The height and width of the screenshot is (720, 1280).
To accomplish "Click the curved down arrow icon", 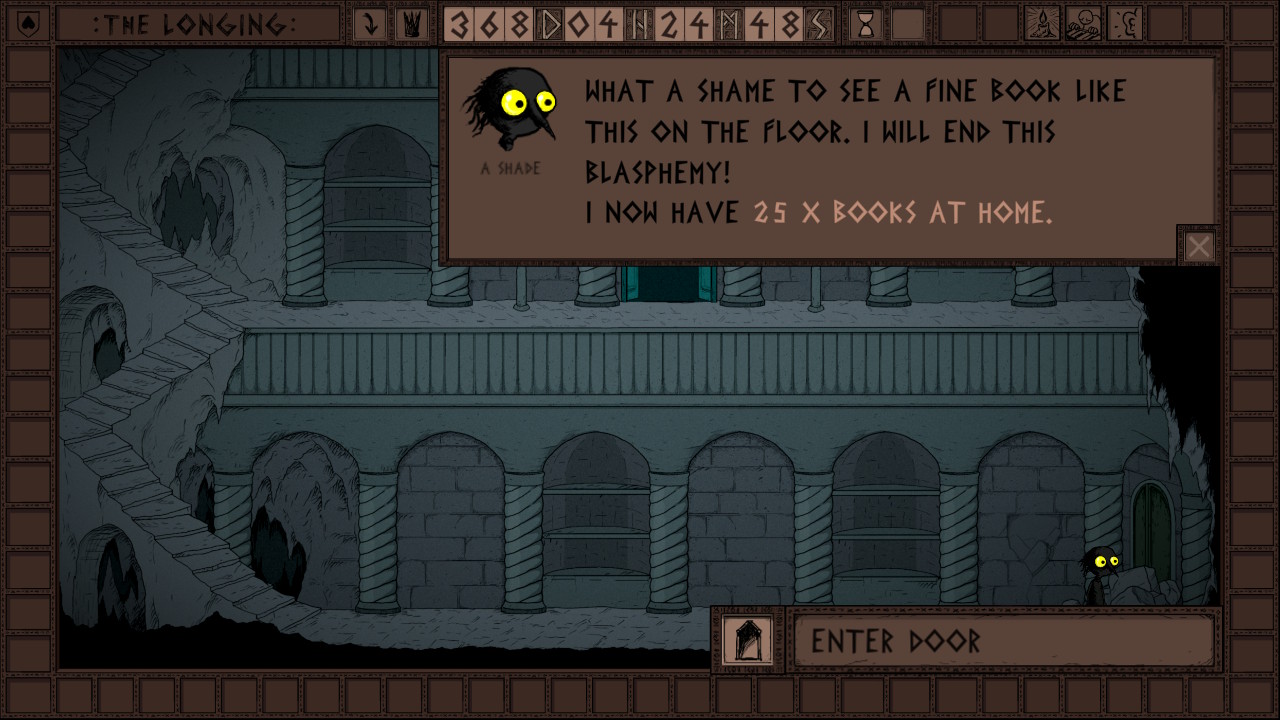I will coord(371,24).
